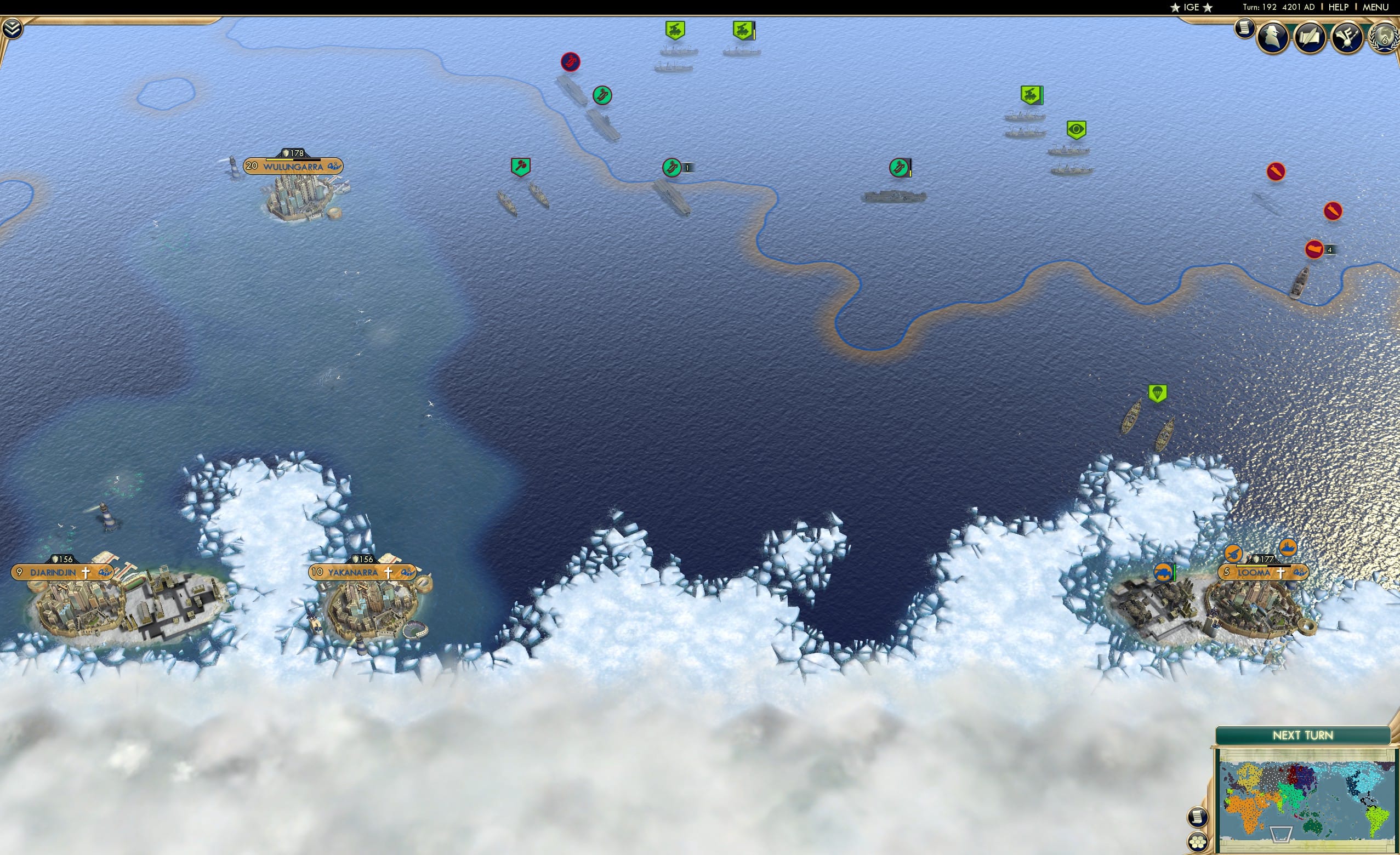This screenshot has height=855, width=1400.
Task: Select the green eye sentry unit flag
Action: [1075, 129]
